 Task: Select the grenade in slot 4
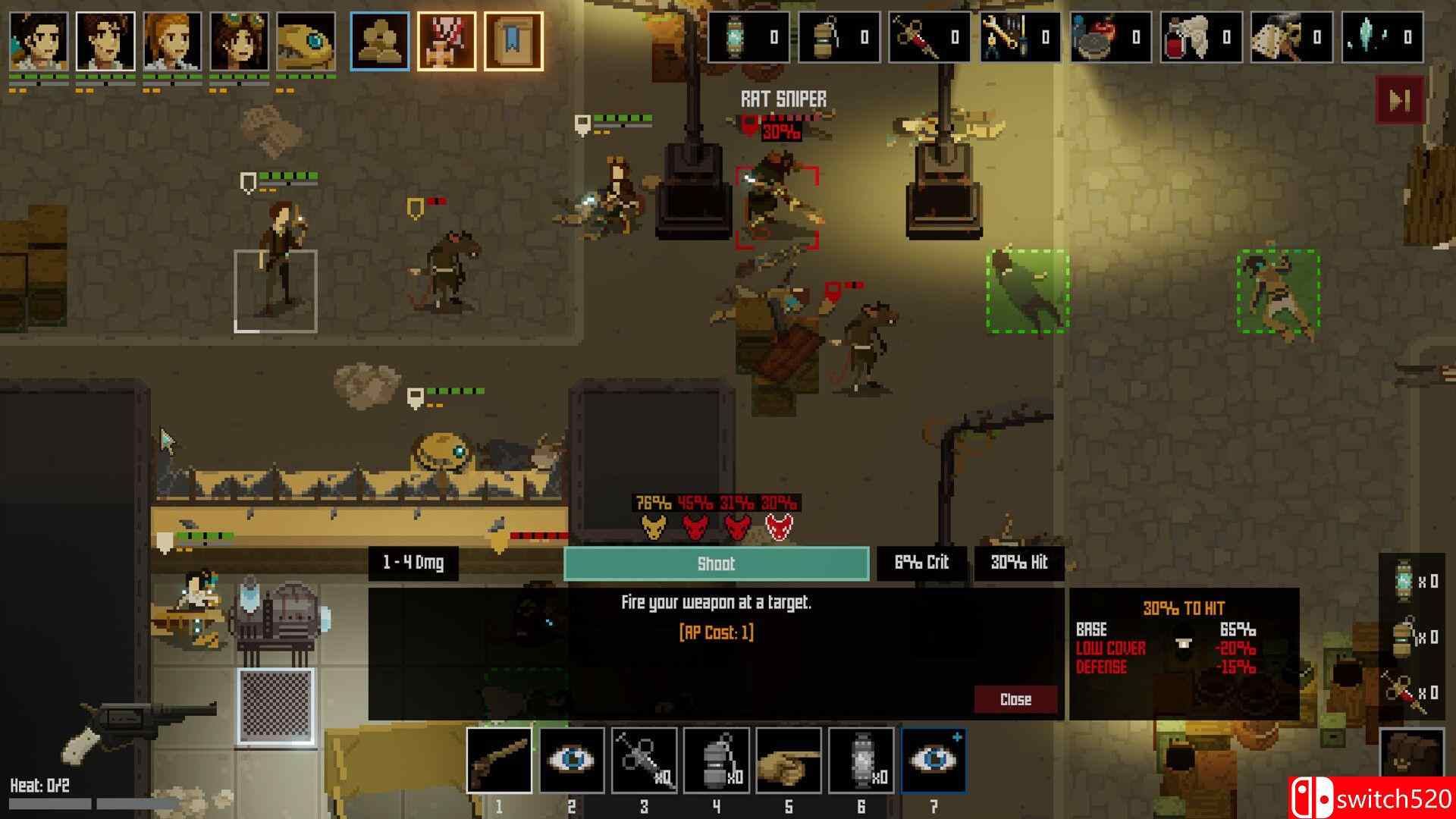tap(716, 760)
